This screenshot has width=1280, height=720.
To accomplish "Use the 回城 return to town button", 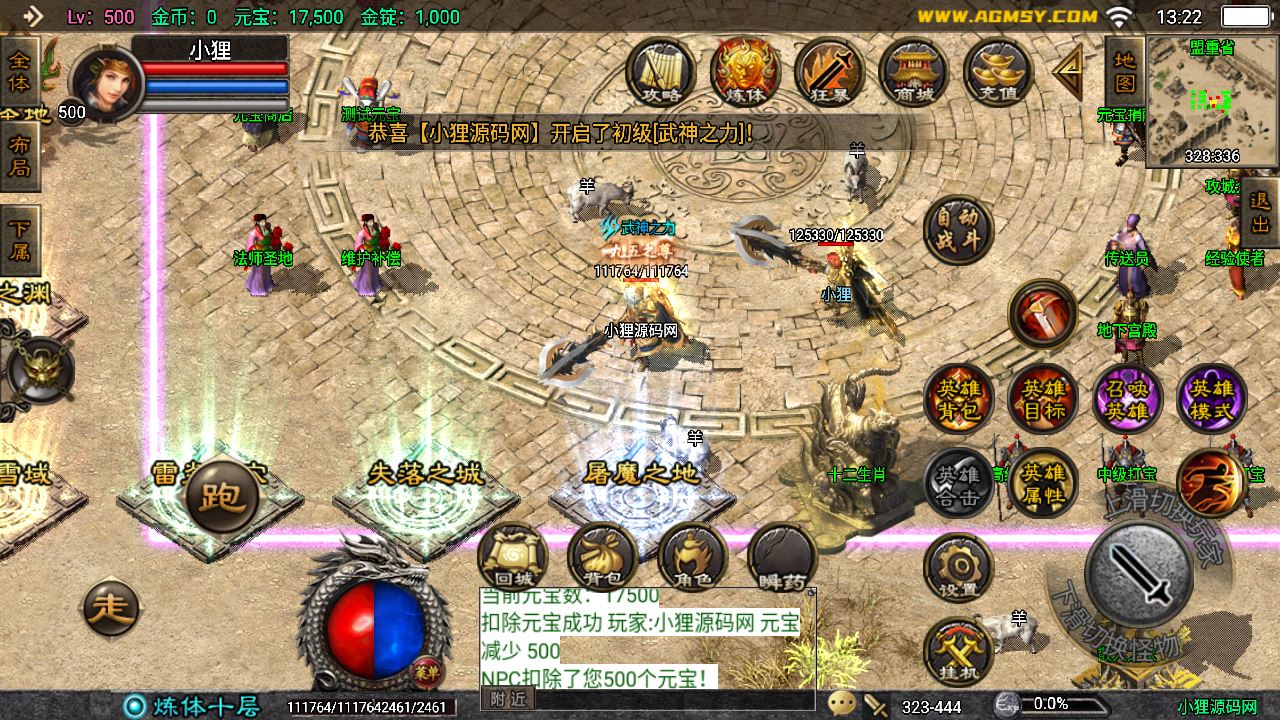I will (512, 557).
